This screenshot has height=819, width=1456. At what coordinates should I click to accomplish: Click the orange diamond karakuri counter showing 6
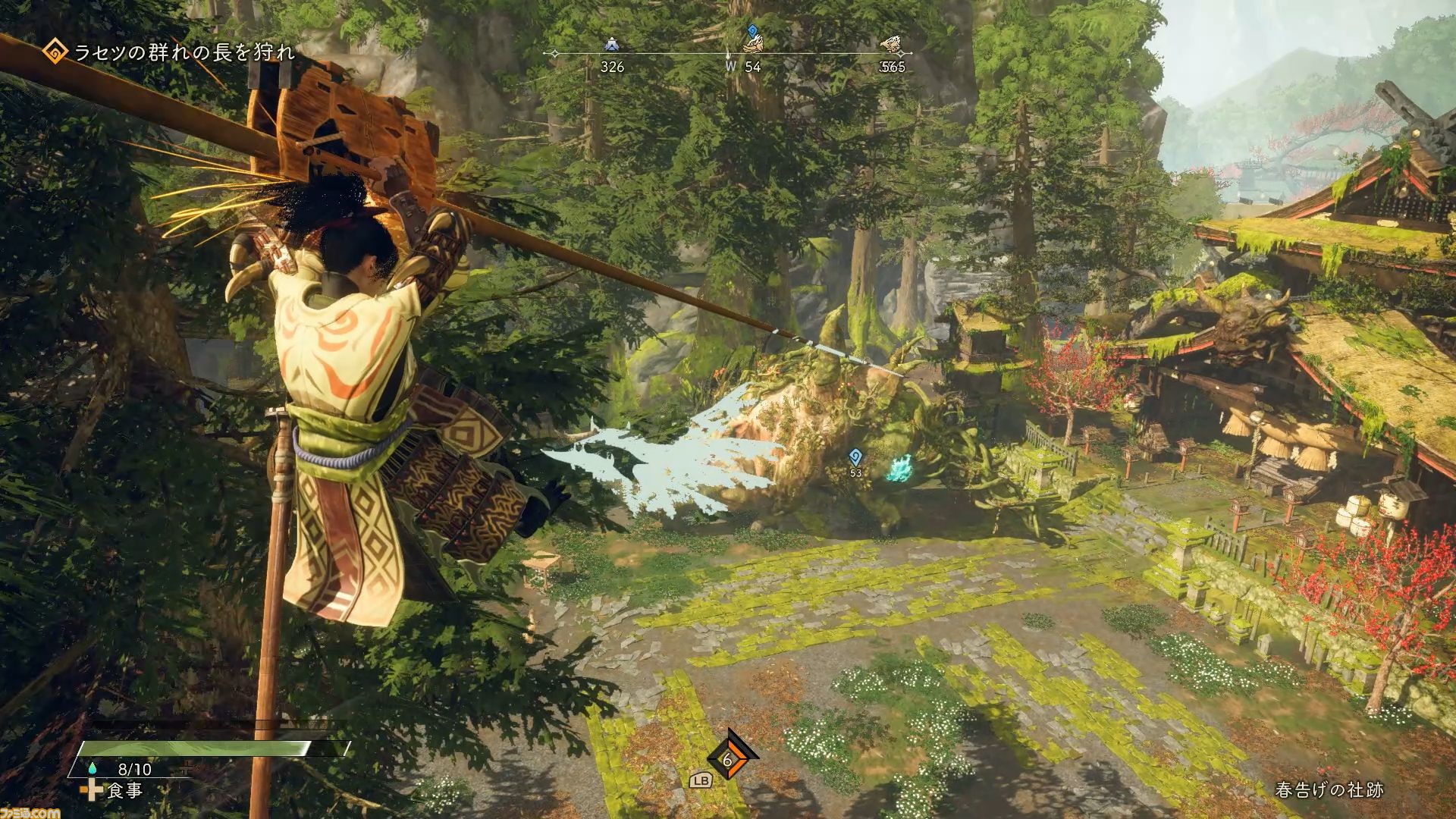tap(730, 762)
